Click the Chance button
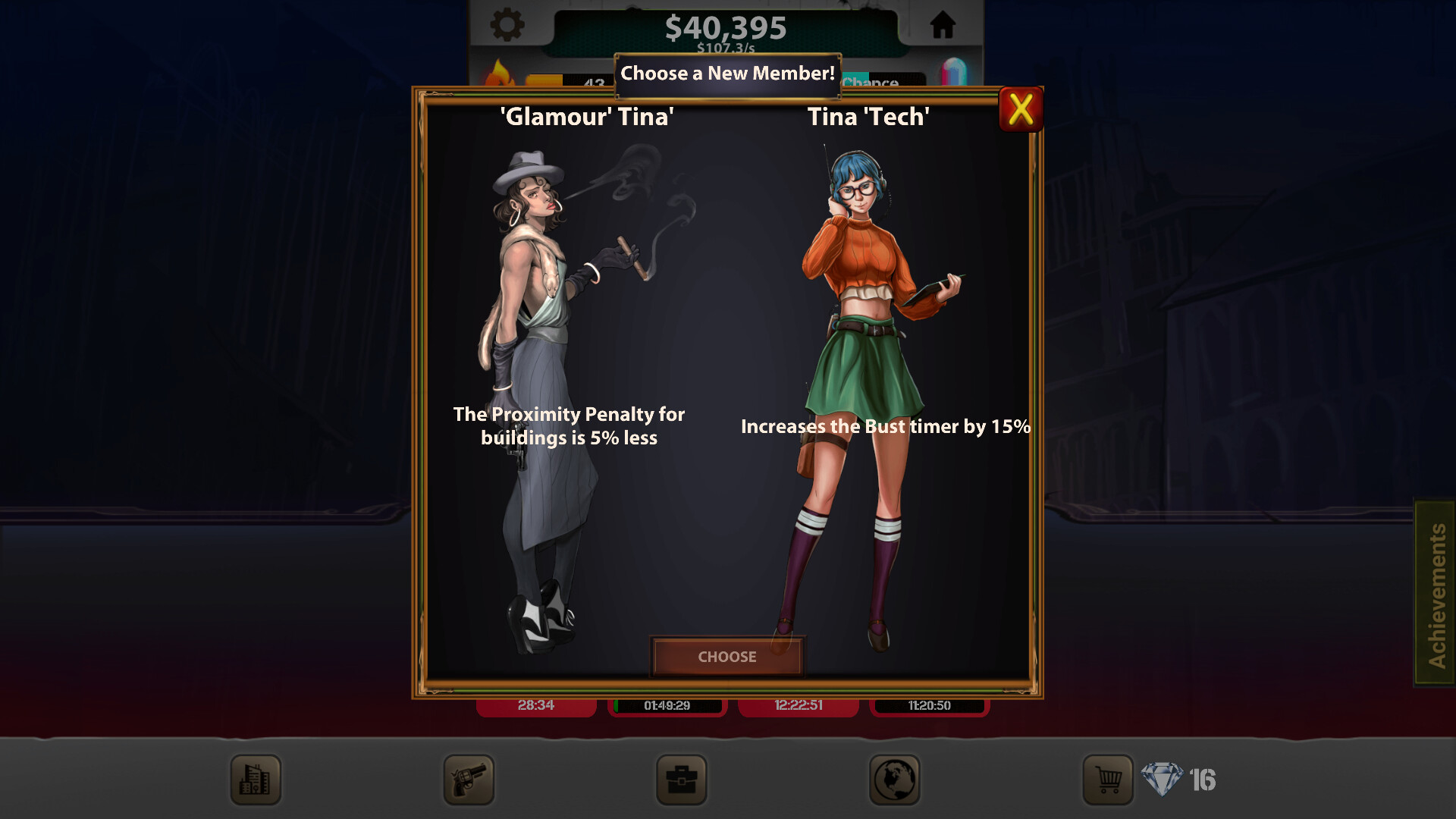The height and width of the screenshot is (819, 1456). click(872, 83)
